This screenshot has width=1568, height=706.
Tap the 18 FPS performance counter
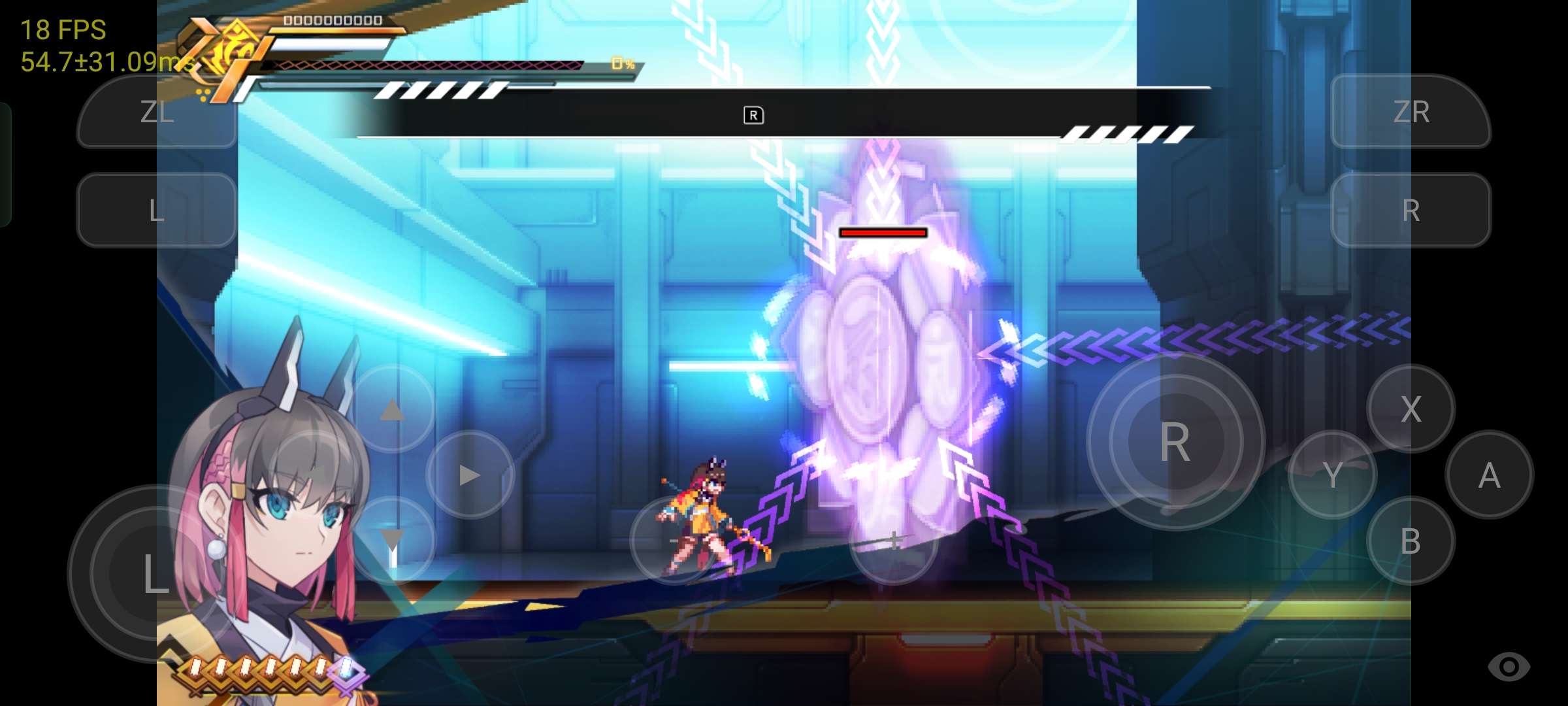63,29
